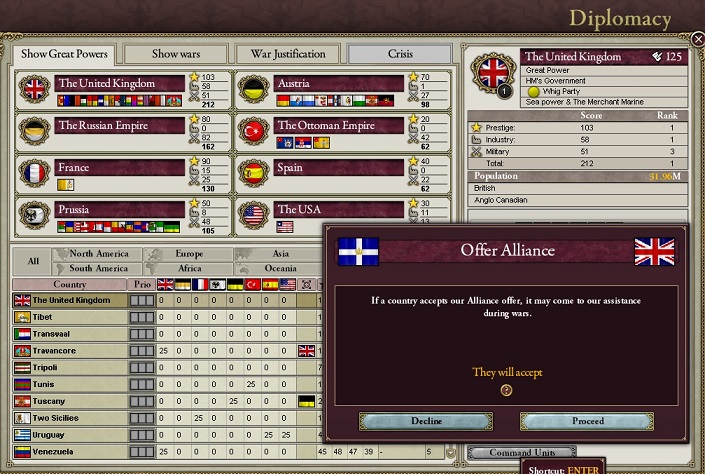Switch to Show wars tab
The image size is (705, 474).
[x=174, y=53]
